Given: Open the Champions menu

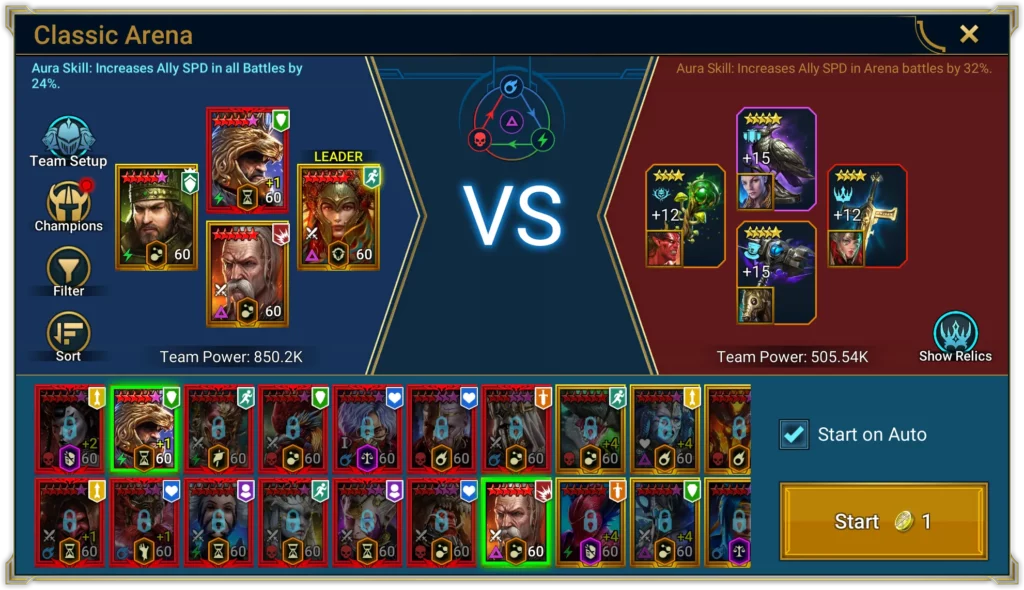Looking at the screenshot, I should [68, 206].
